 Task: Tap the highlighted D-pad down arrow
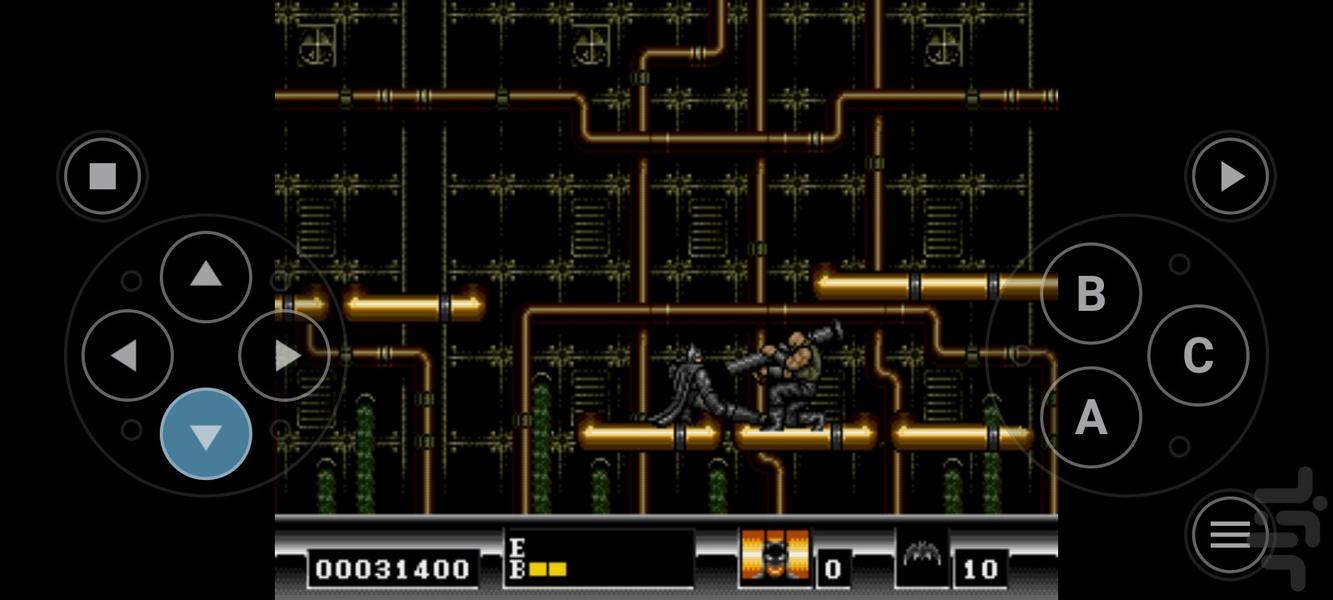206,435
